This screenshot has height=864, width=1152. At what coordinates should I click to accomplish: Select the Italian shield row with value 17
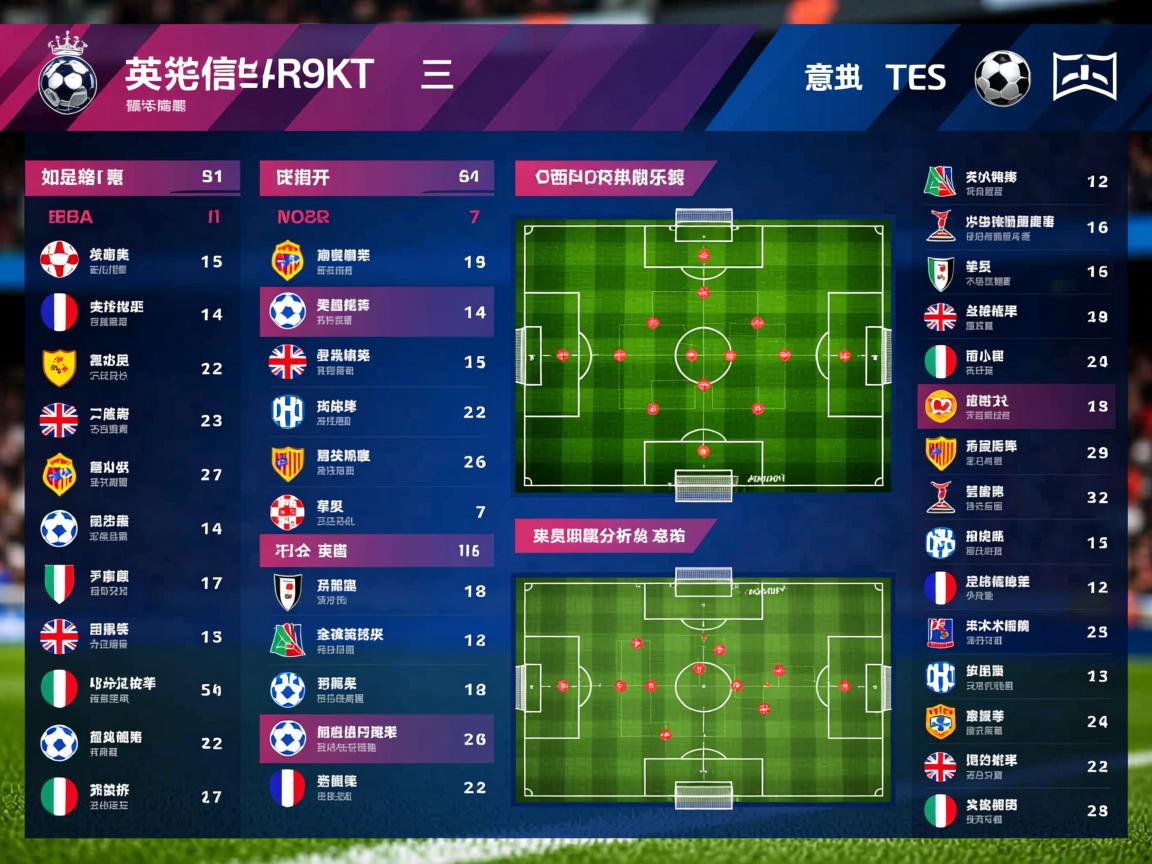[x=132, y=583]
